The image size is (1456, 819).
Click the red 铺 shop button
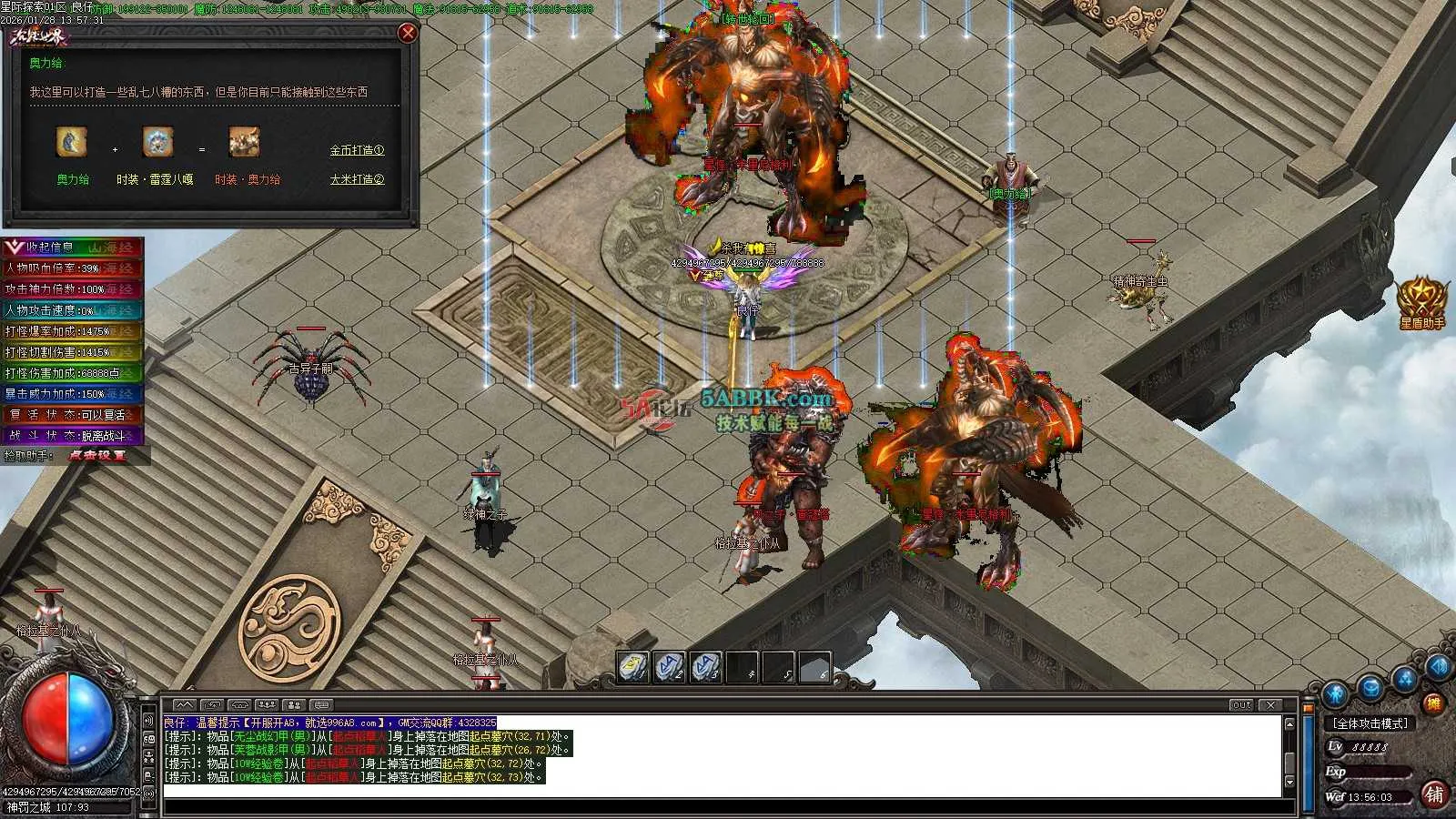(x=1434, y=794)
